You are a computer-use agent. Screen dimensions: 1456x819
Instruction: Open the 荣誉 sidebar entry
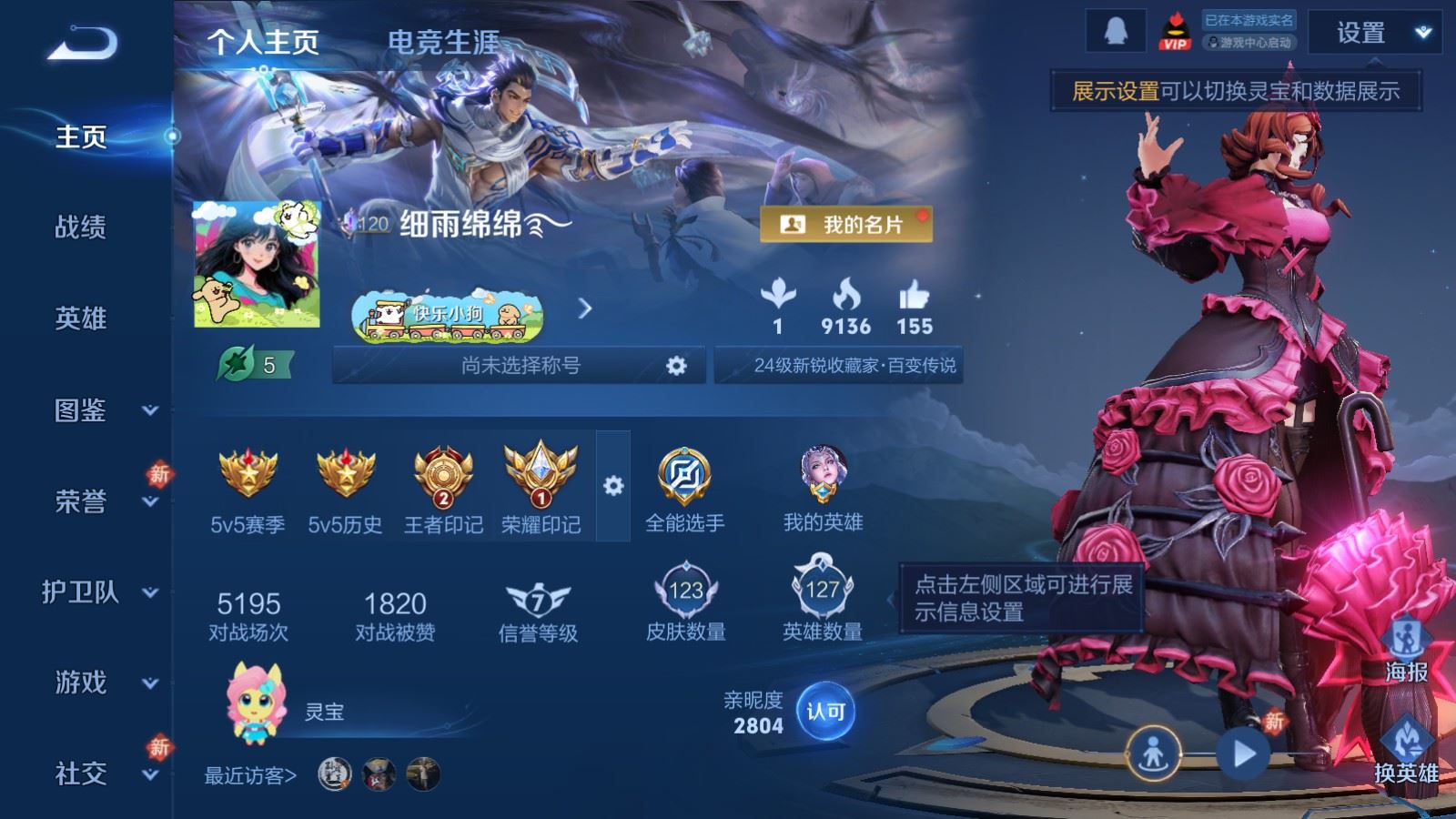100,501
